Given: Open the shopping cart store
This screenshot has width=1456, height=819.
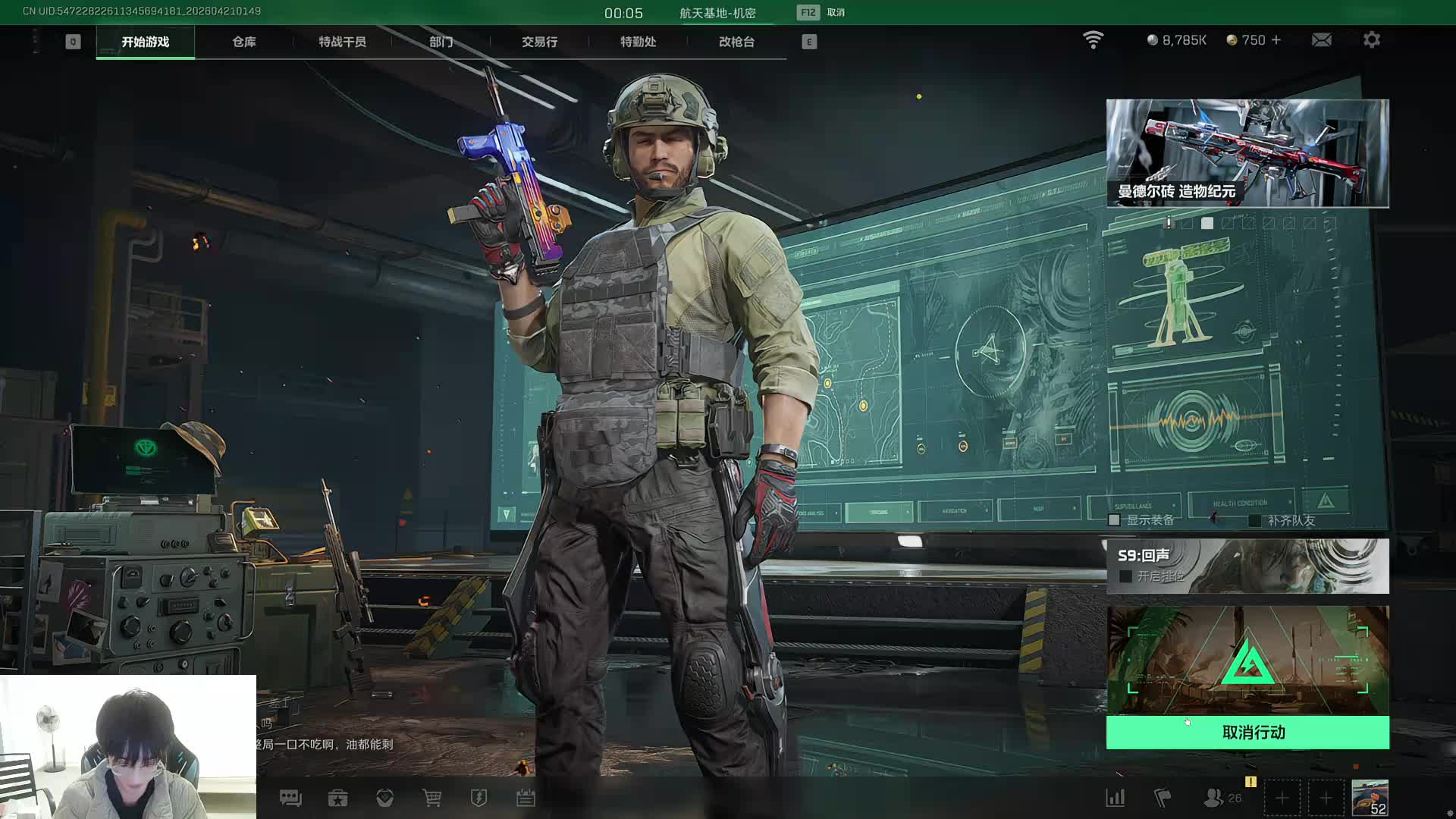Looking at the screenshot, I should coord(431,798).
